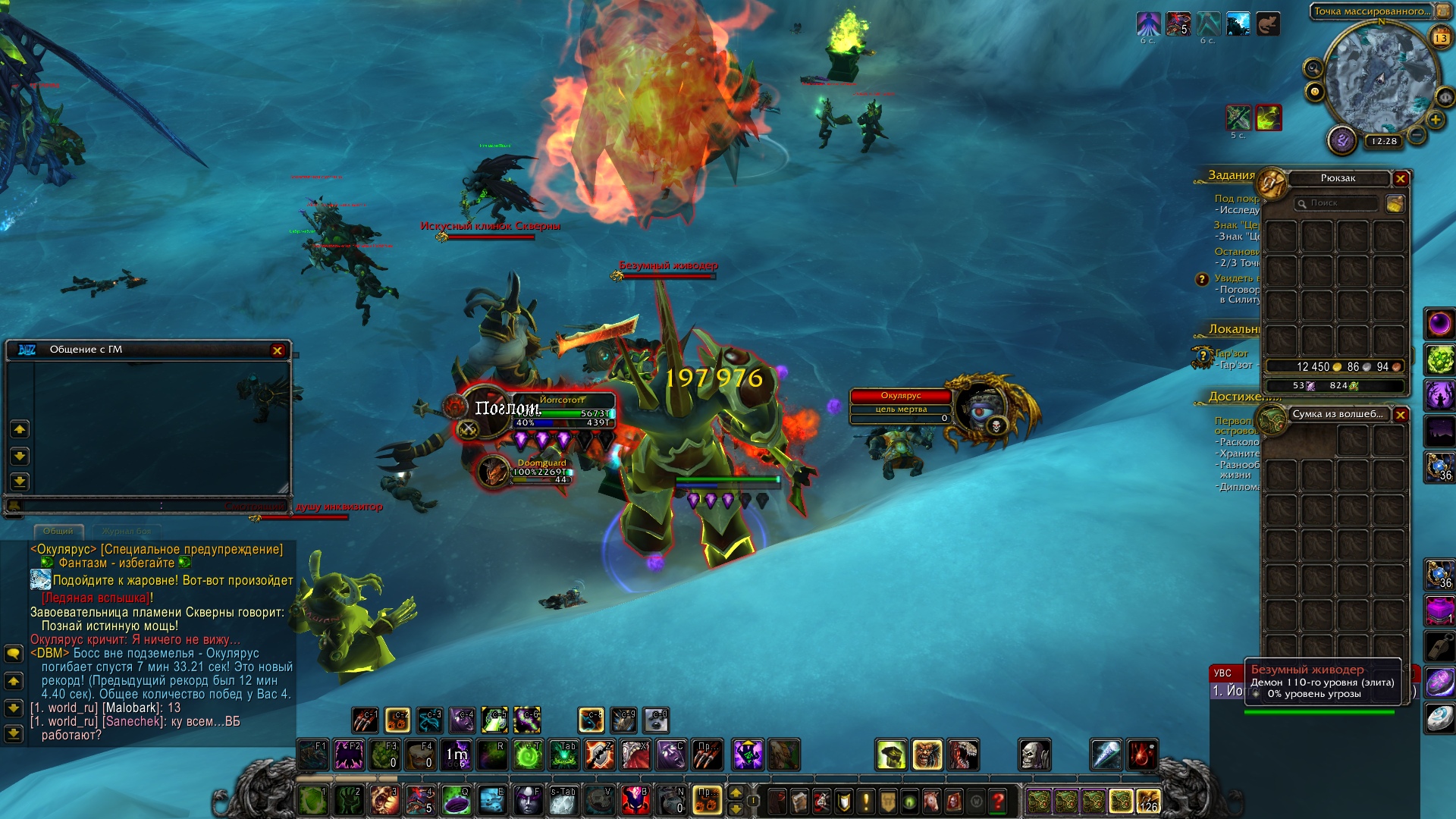This screenshot has width=1456, height=819.
Task: Open the purple class hall report button
Action: pyautogui.click(x=1341, y=140)
